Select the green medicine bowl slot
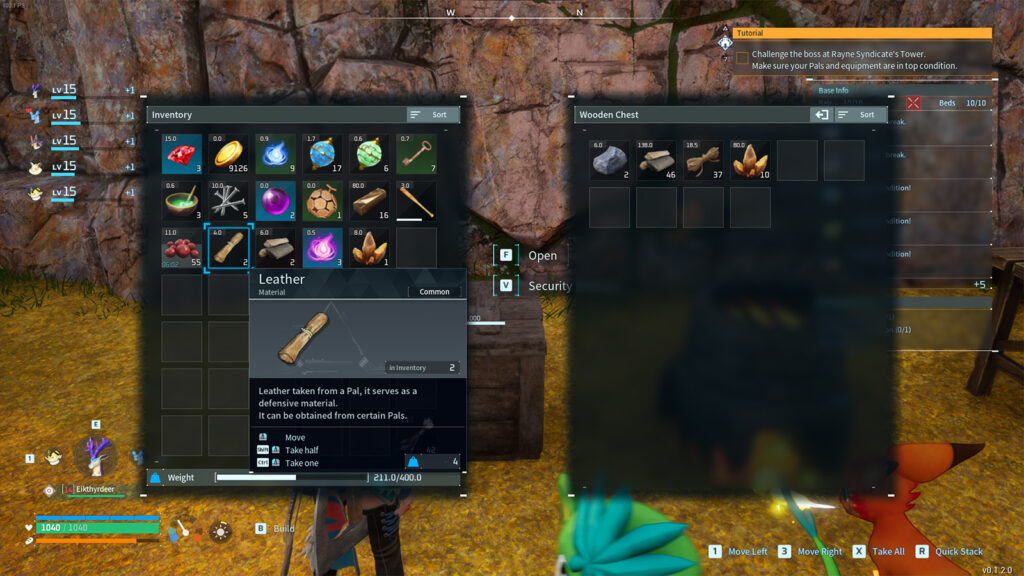Image resolution: width=1024 pixels, height=576 pixels. 182,201
